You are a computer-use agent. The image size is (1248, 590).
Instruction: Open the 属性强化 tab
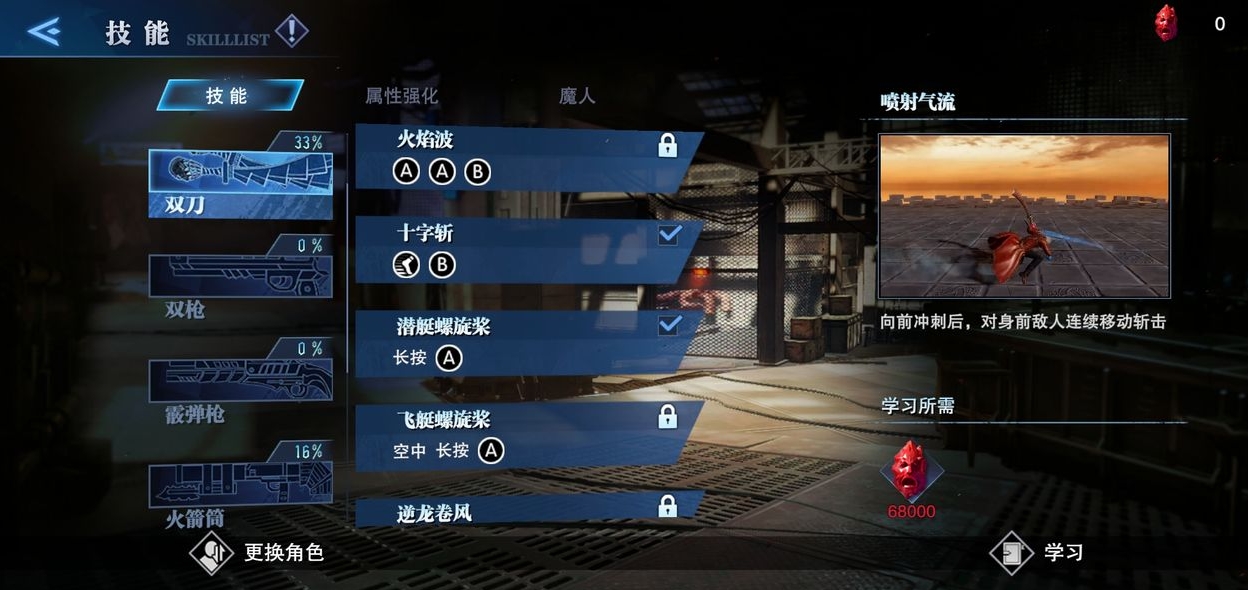click(x=401, y=96)
